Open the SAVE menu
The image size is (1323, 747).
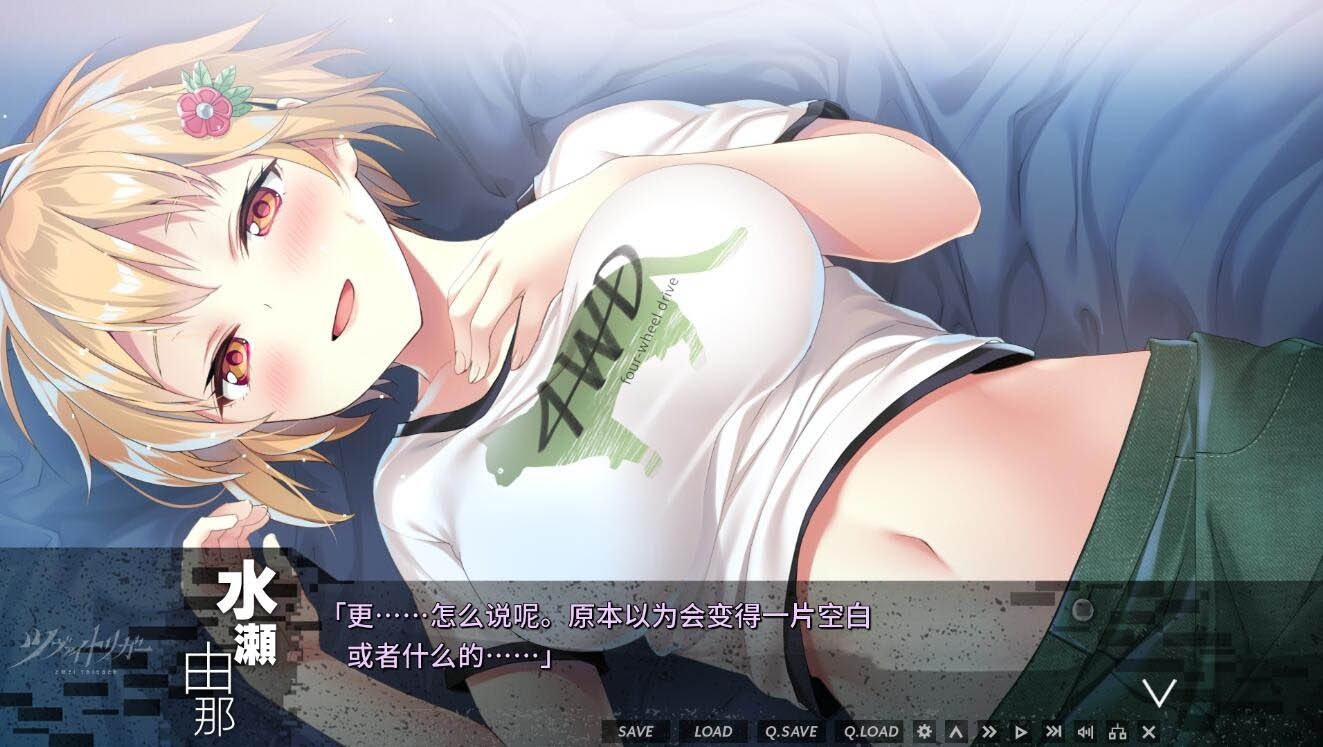[x=635, y=731]
